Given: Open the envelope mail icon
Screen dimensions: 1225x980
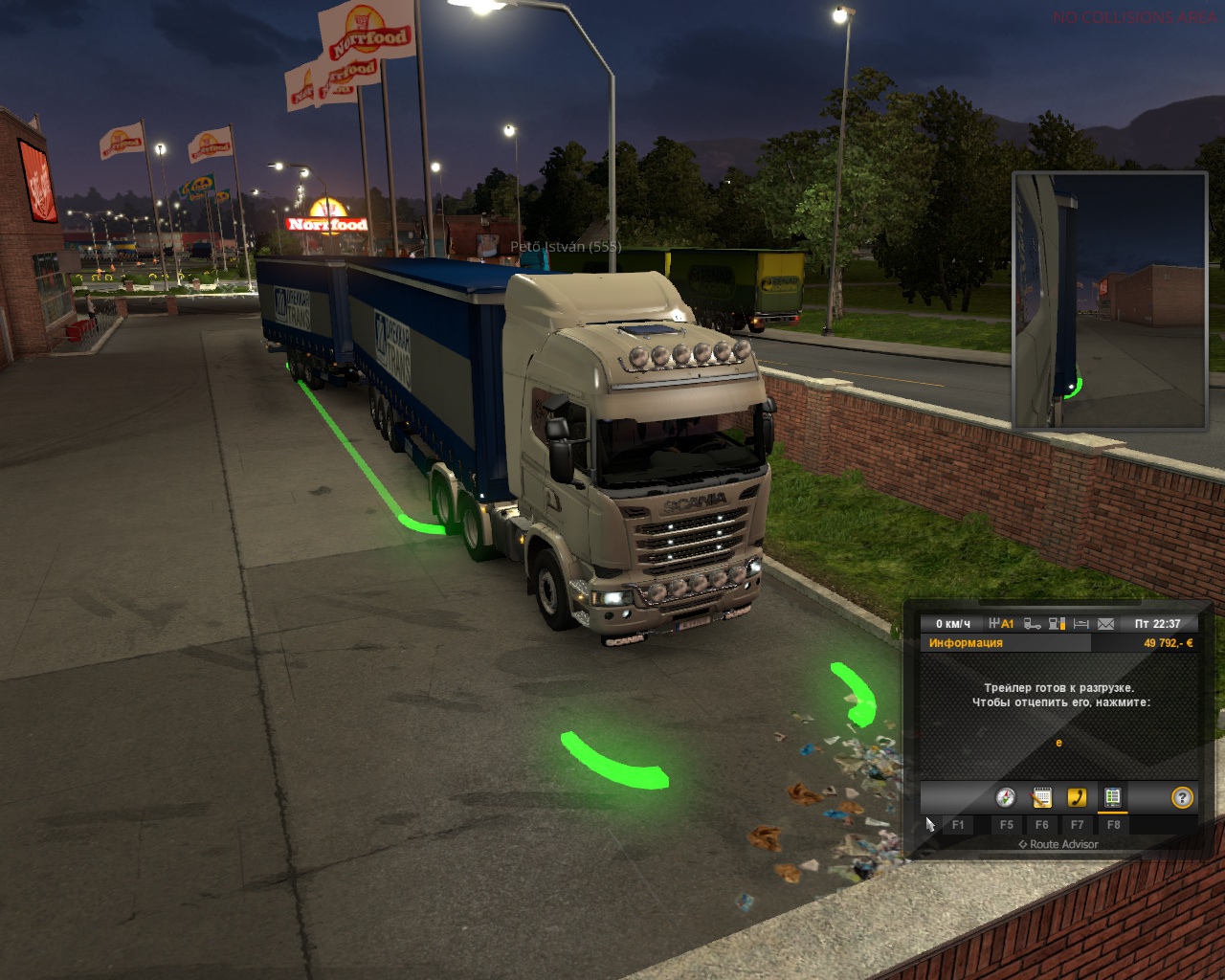Looking at the screenshot, I should tap(1105, 624).
